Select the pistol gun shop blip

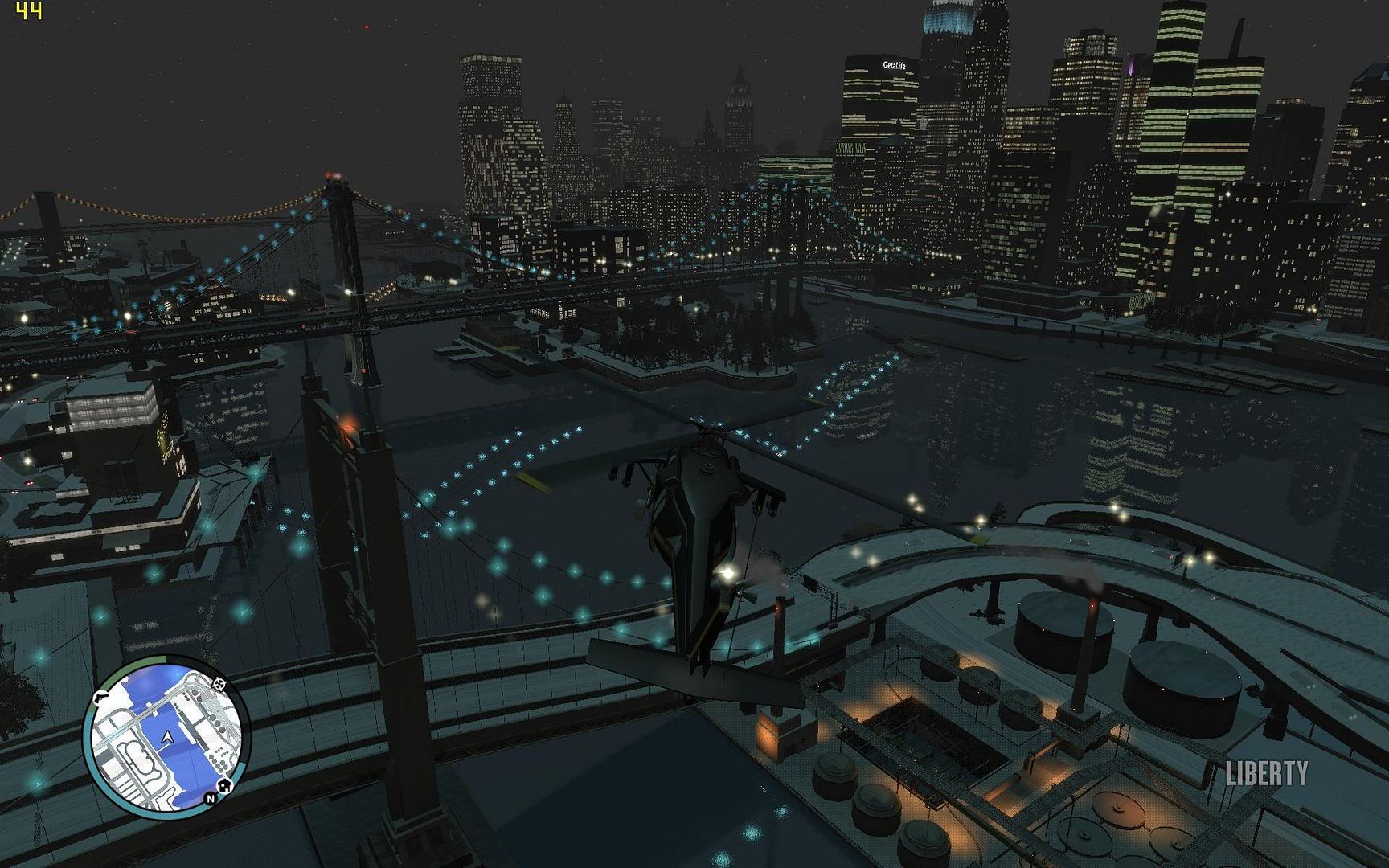pyautogui.click(x=102, y=698)
